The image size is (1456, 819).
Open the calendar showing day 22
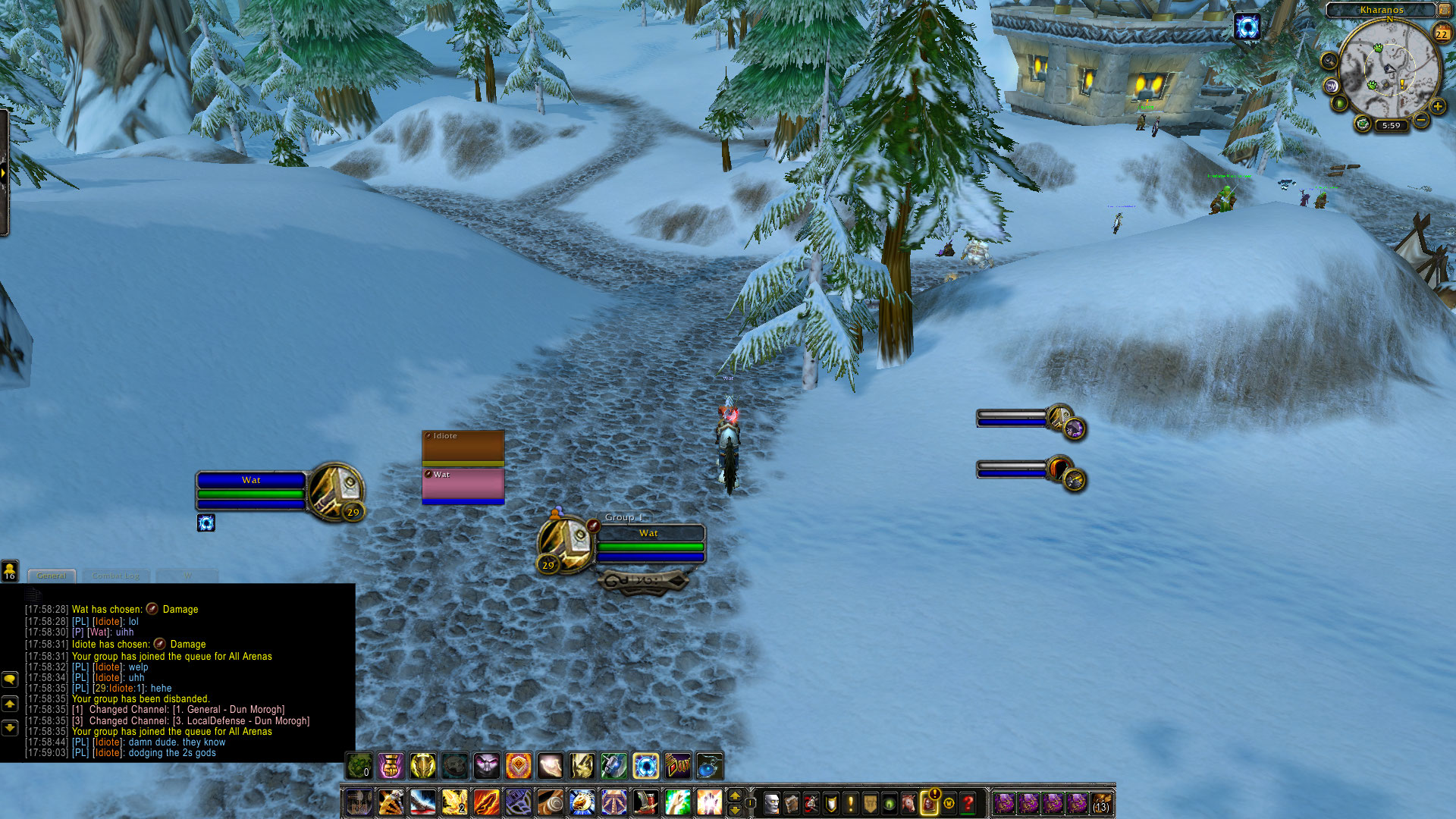click(x=1441, y=33)
